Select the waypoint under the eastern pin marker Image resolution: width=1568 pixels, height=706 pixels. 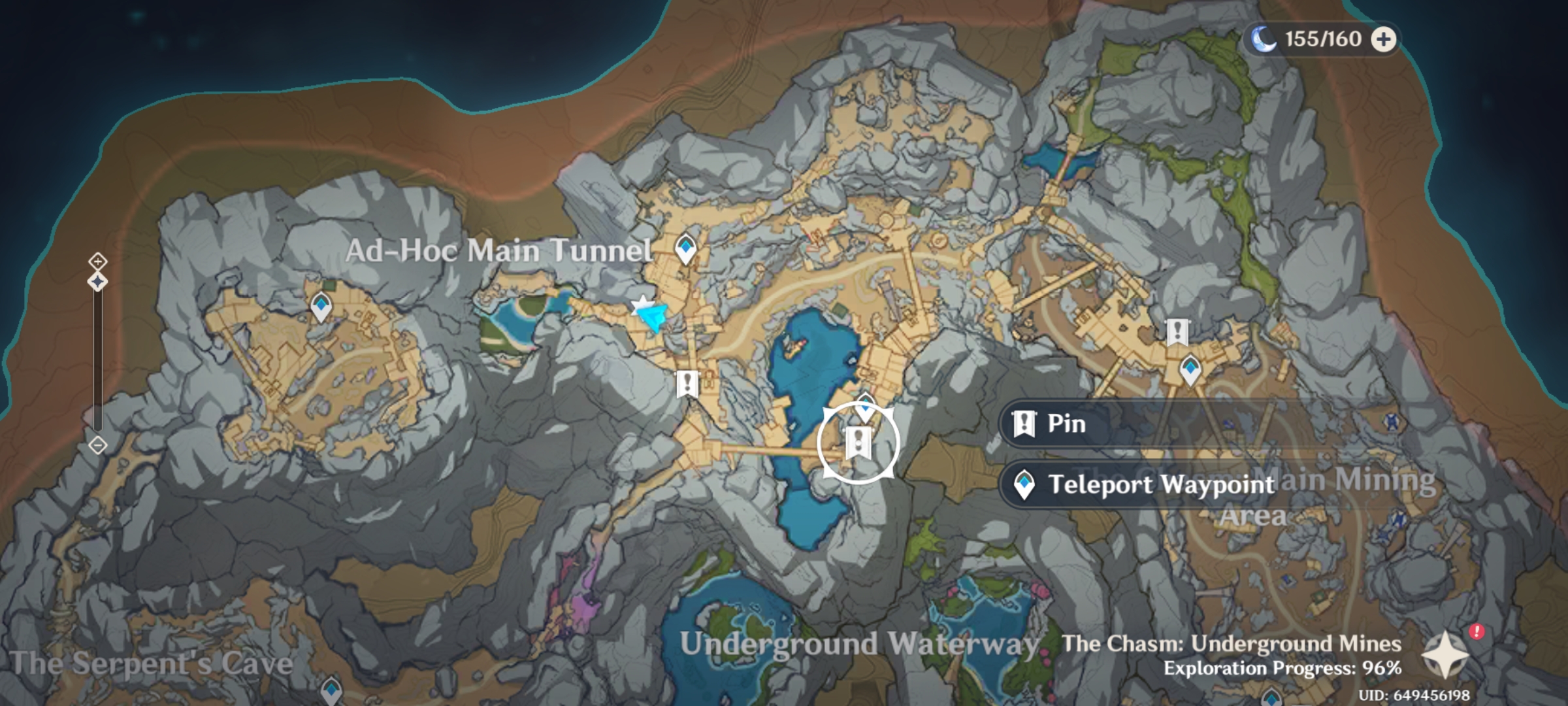click(1190, 370)
